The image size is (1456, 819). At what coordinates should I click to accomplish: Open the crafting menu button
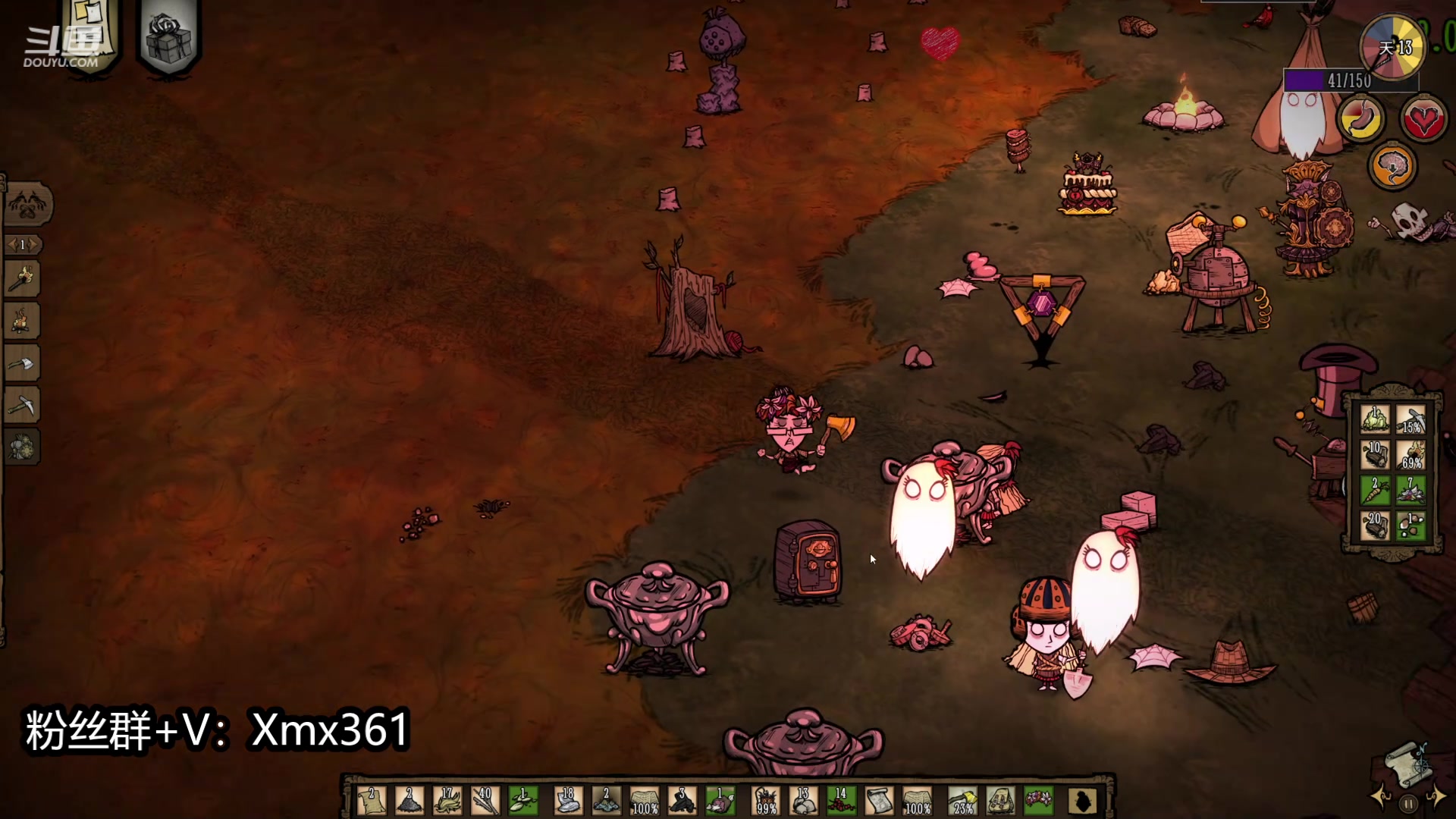click(28, 205)
